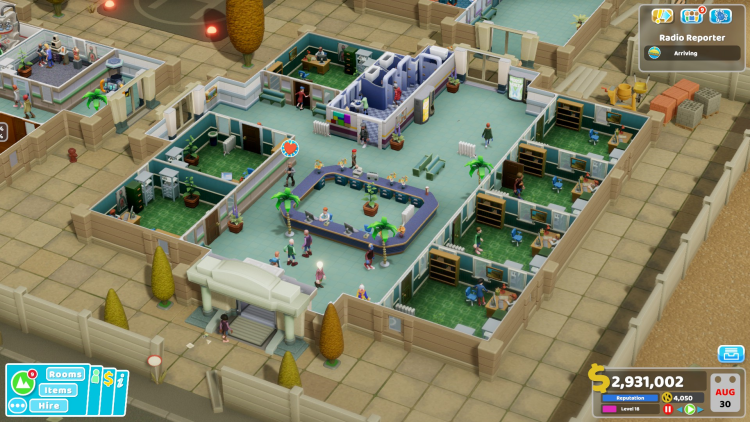Screen dimensions: 750x422
Task: Pause the game with the red button
Action: (668, 409)
